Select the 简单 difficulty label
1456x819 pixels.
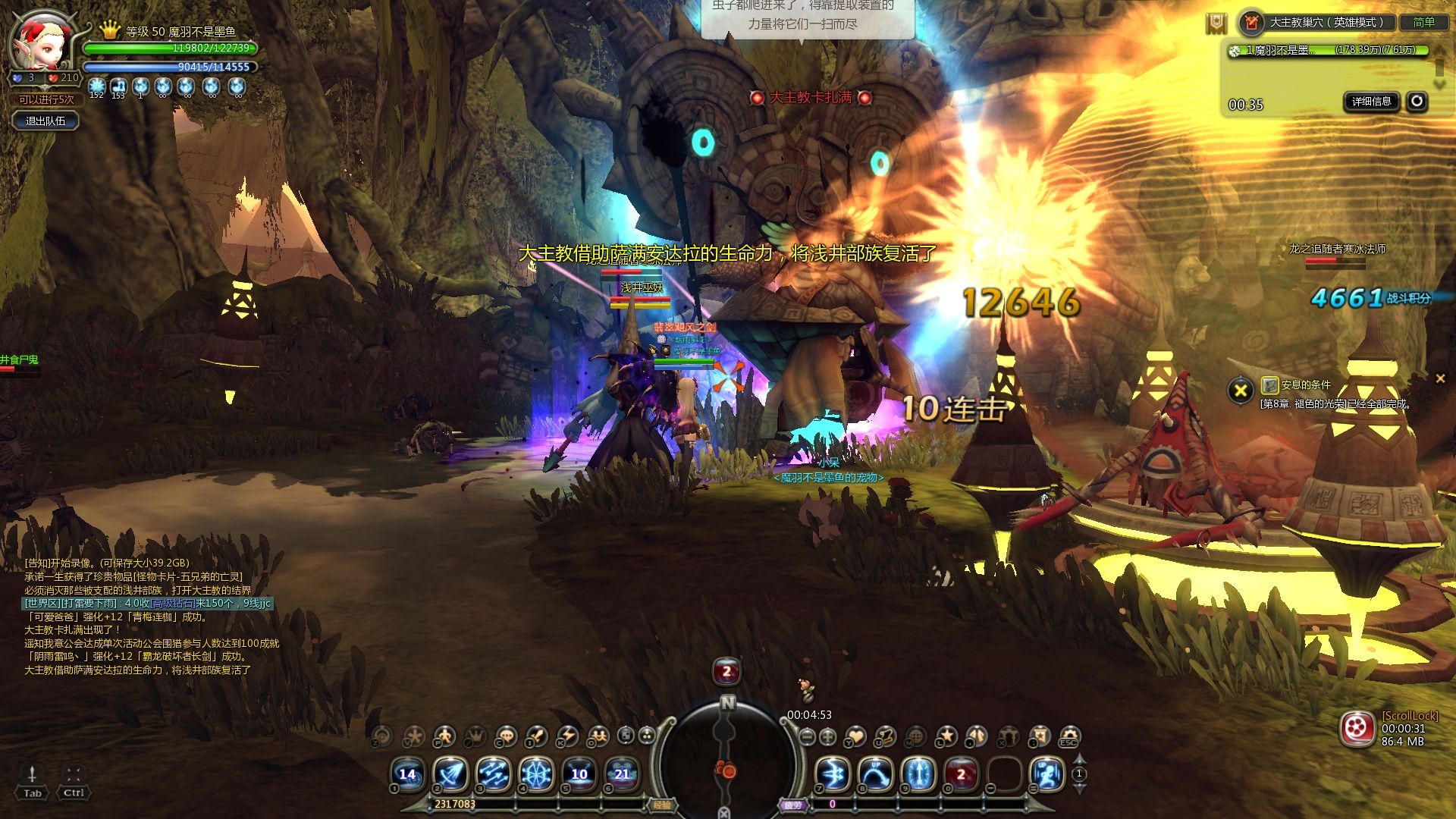pos(1423,23)
